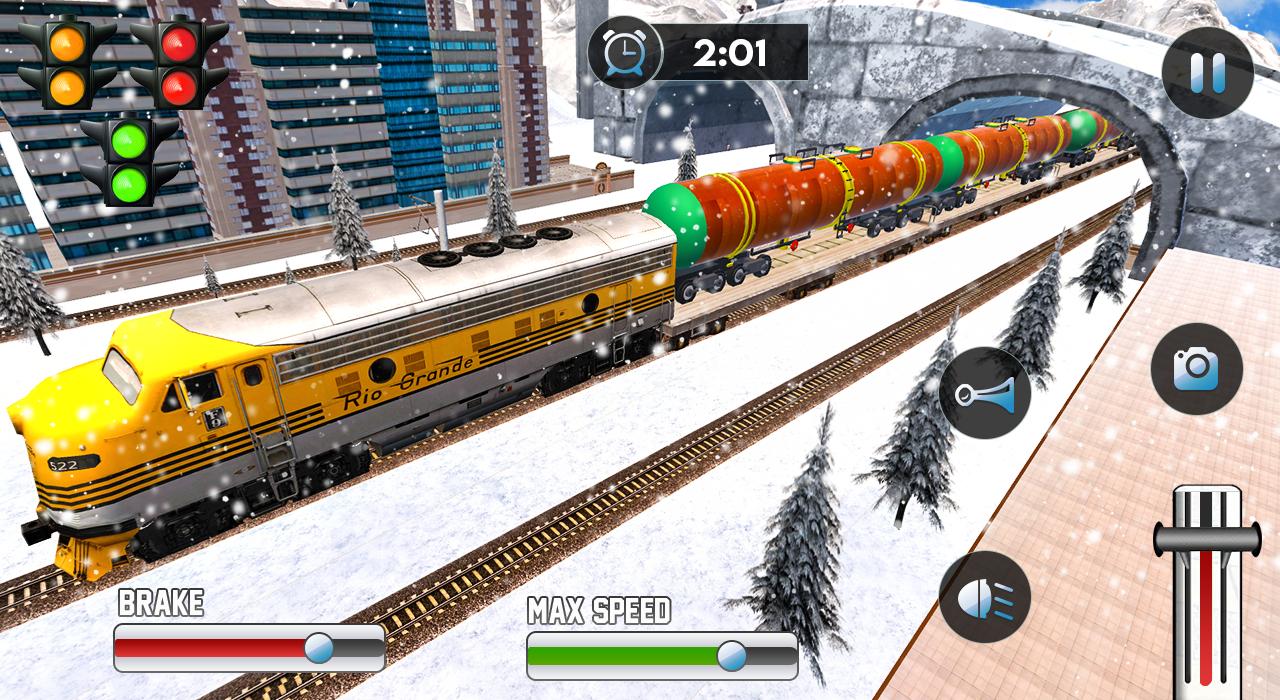This screenshot has width=1280, height=700.
Task: Sound the train horn
Action: click(x=984, y=393)
